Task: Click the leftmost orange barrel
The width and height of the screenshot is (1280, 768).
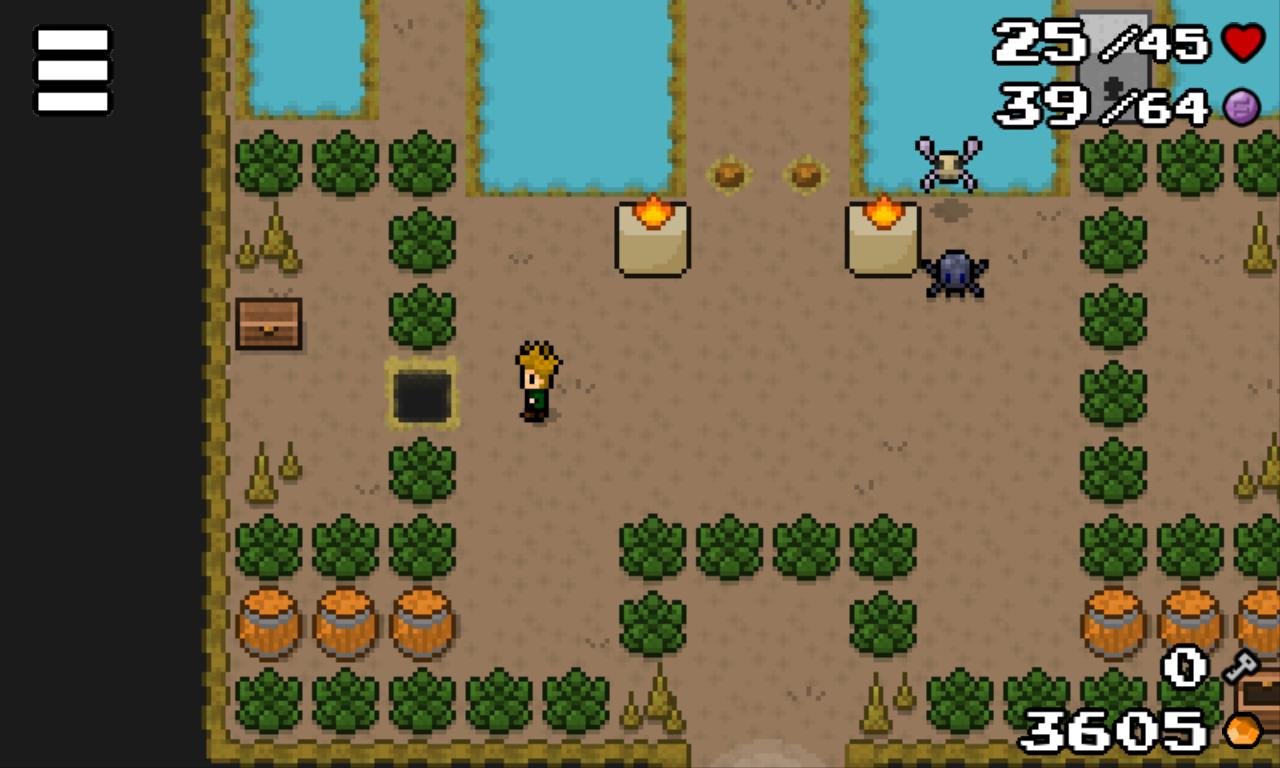Action: click(x=270, y=622)
